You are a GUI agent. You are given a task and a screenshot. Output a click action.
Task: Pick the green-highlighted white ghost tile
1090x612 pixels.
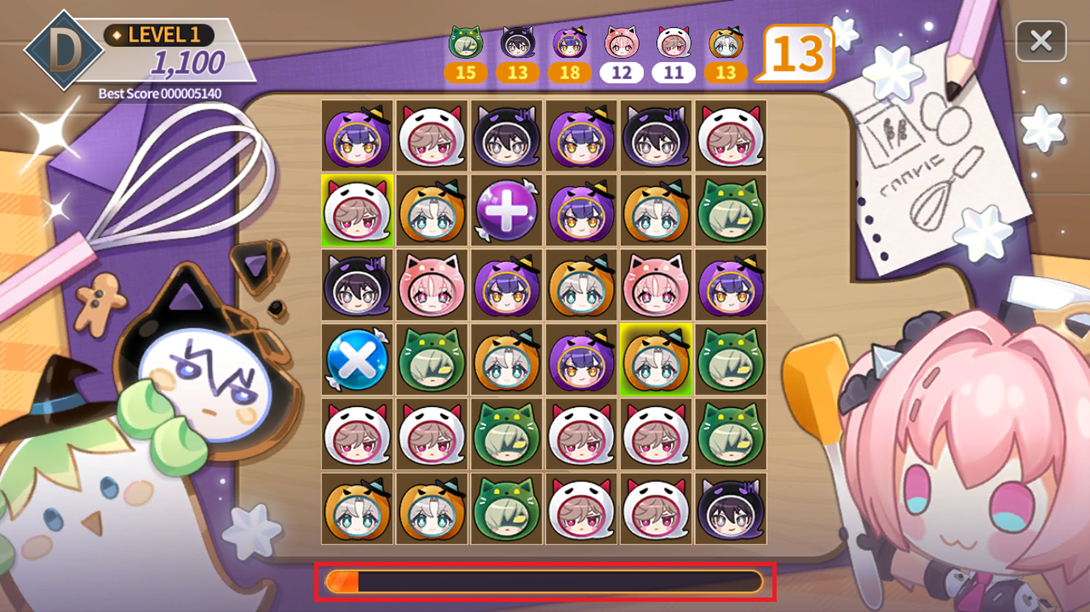coord(357,211)
